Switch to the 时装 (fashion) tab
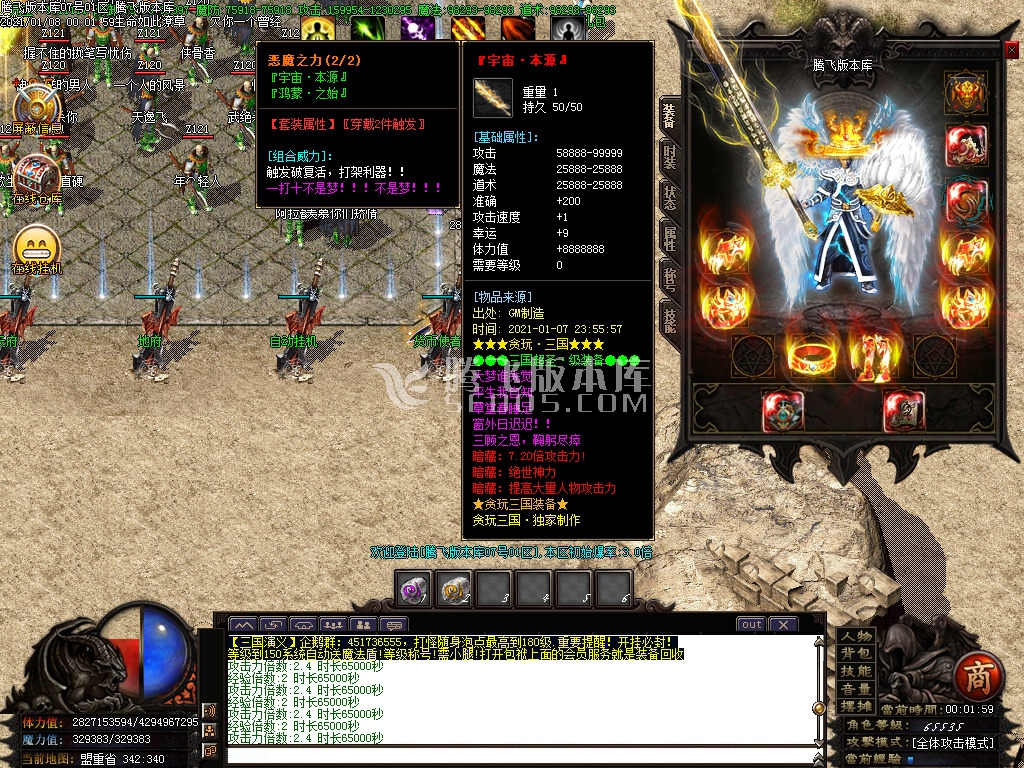The image size is (1024, 768). (x=669, y=155)
